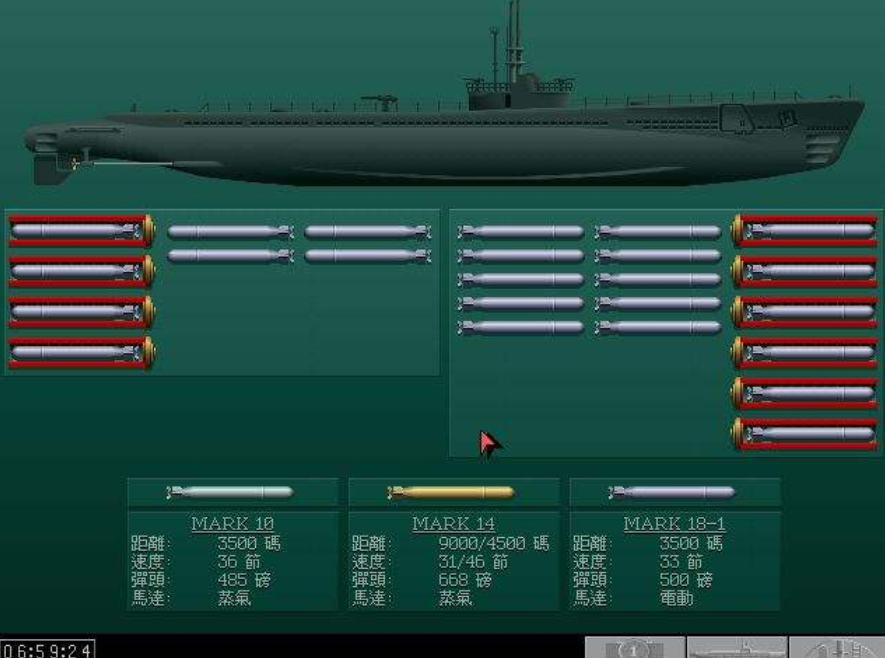The height and width of the screenshot is (658, 885).
Task: Select the Mark 10 torpedo type
Action: tap(231, 492)
